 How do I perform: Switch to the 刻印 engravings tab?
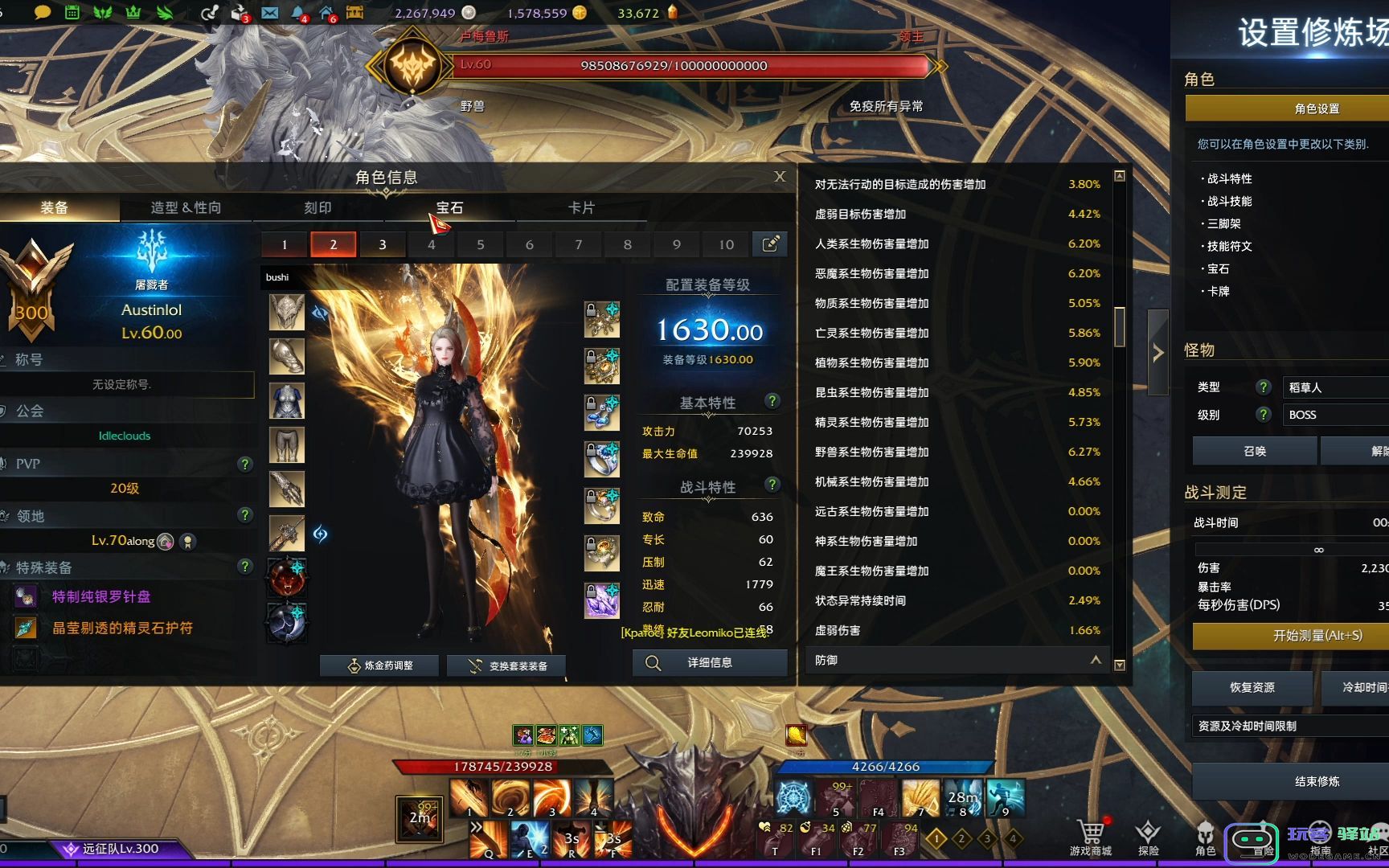click(318, 207)
